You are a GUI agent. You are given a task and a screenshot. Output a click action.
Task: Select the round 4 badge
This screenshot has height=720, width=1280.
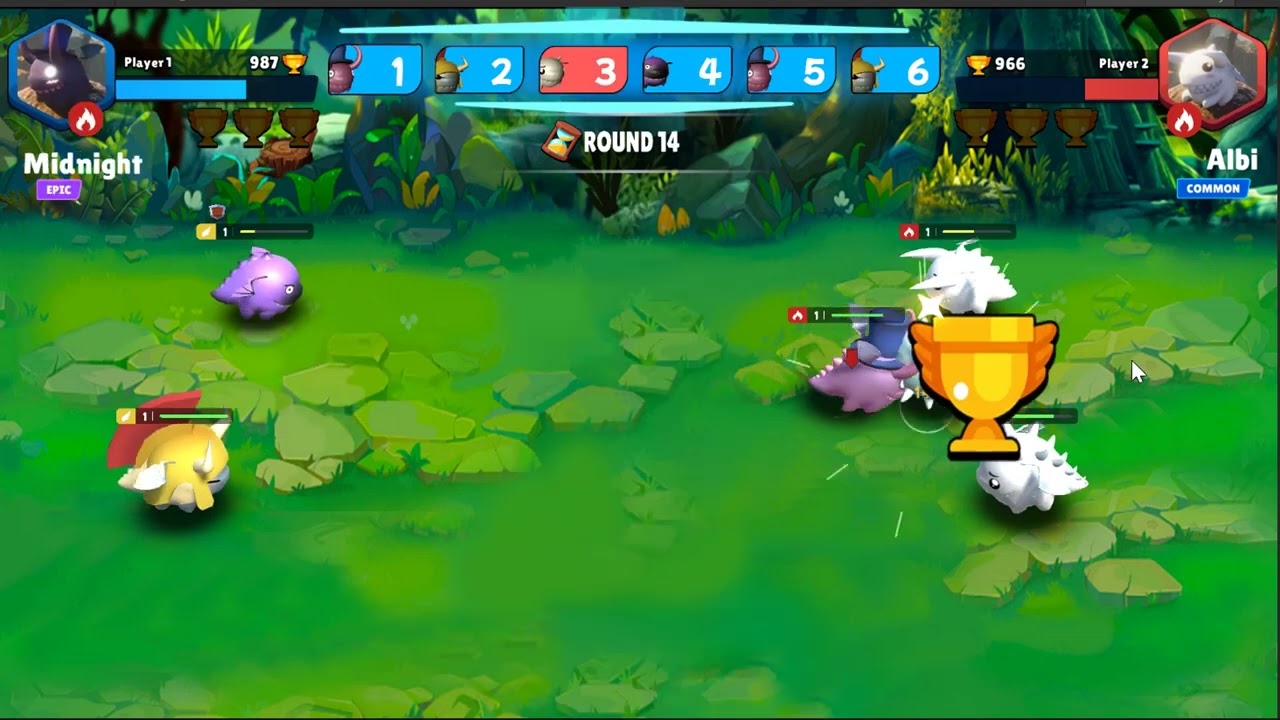(686, 70)
